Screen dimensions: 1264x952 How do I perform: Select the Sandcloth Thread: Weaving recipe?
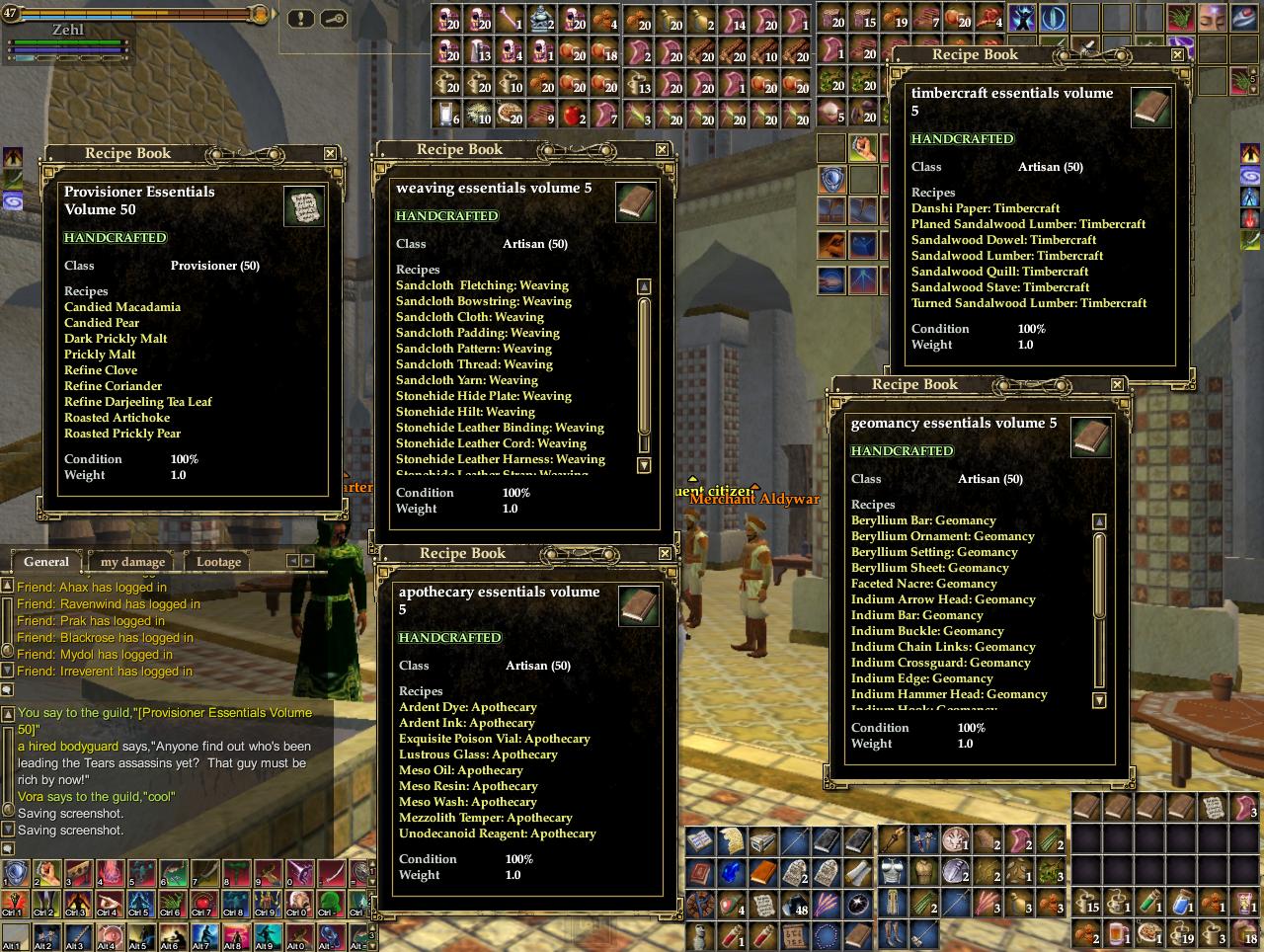coord(474,364)
